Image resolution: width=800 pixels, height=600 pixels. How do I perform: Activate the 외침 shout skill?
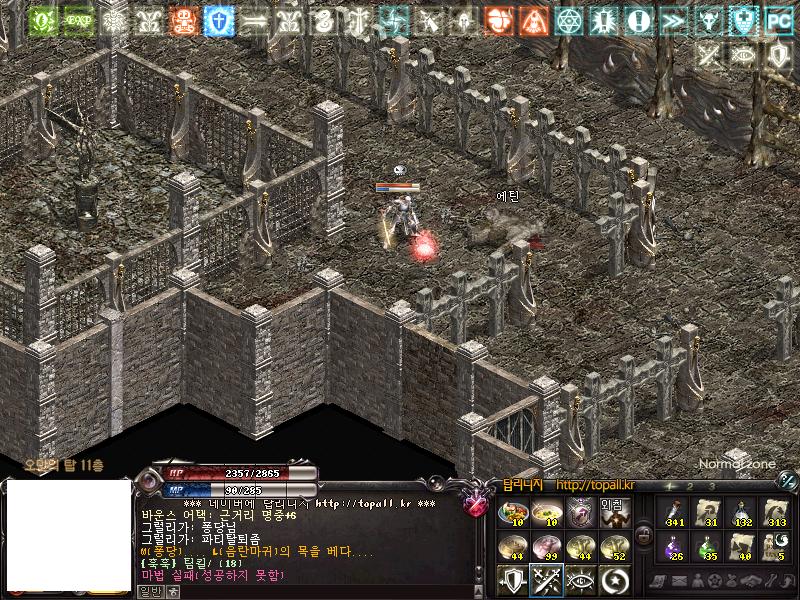click(613, 512)
